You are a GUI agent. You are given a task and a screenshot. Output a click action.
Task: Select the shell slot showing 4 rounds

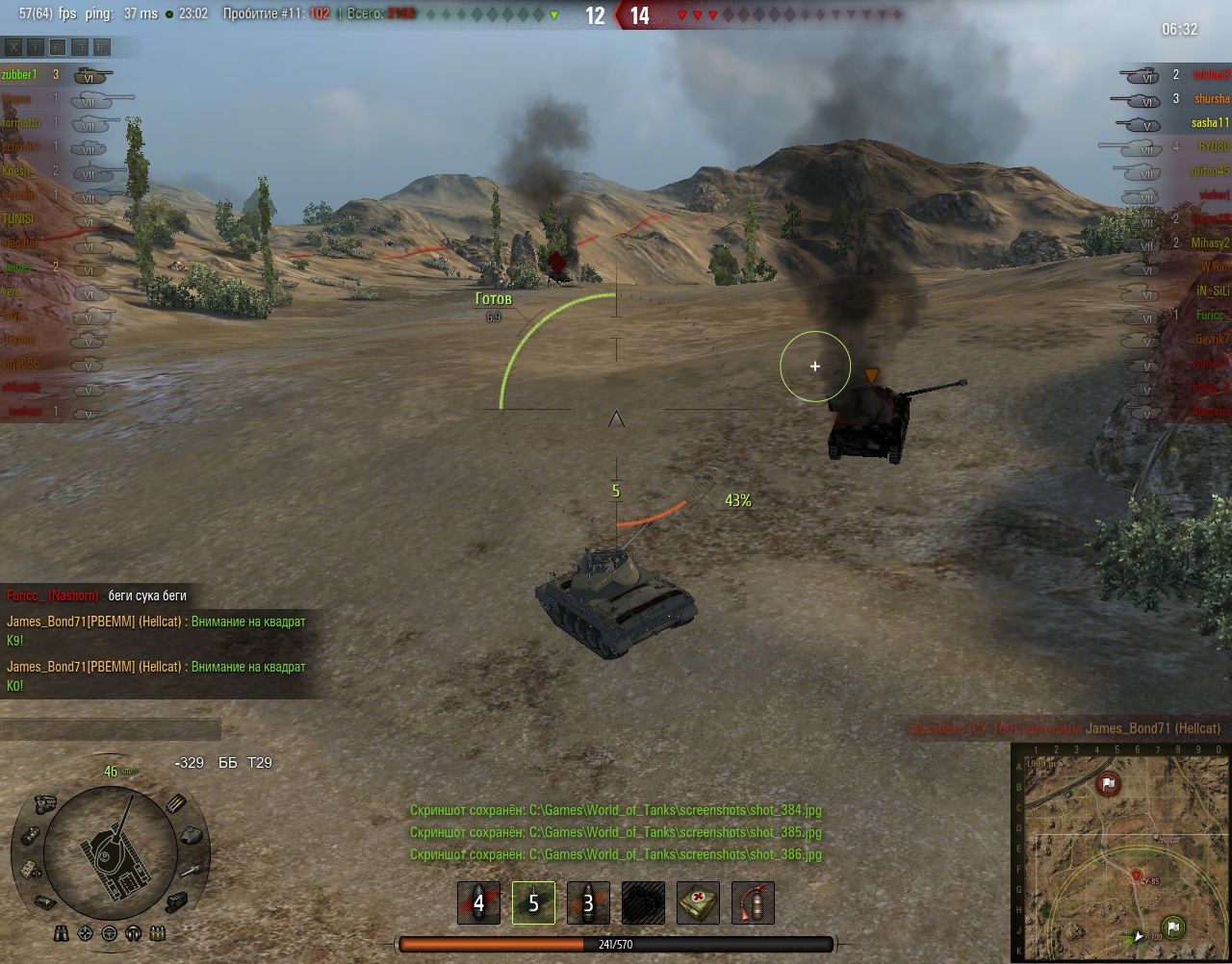[x=478, y=902]
